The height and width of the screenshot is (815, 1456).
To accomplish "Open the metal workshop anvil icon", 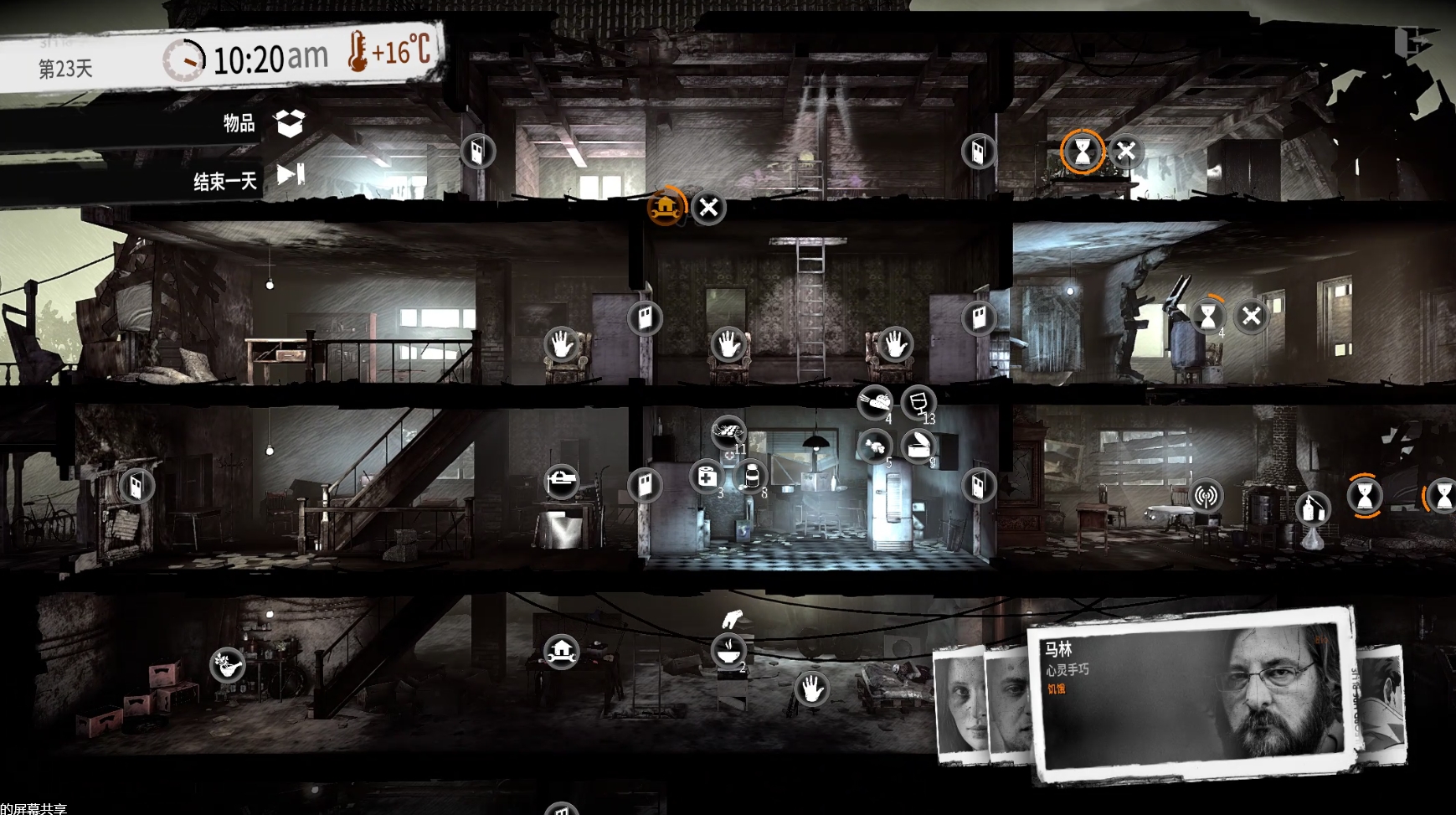I will (x=561, y=482).
